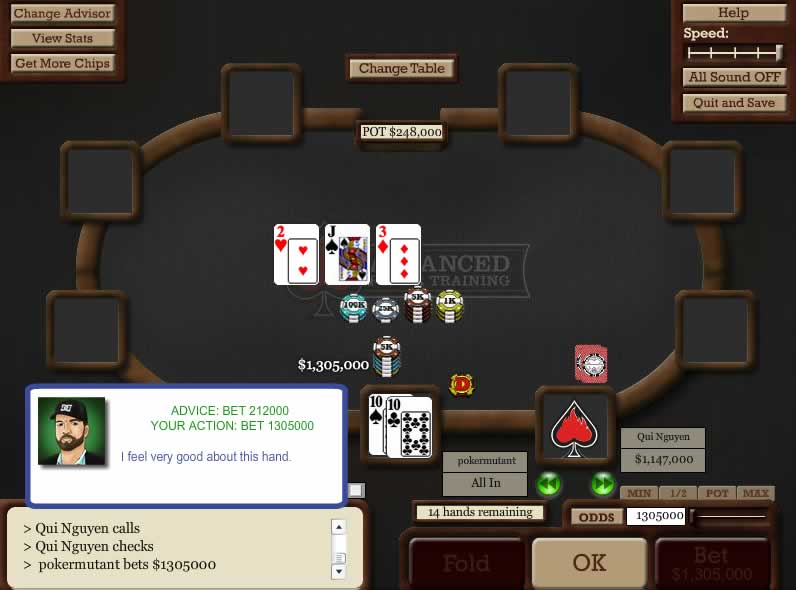Viewport: 796px width, 590px height.
Task: Click the Fold button
Action: coord(465,564)
